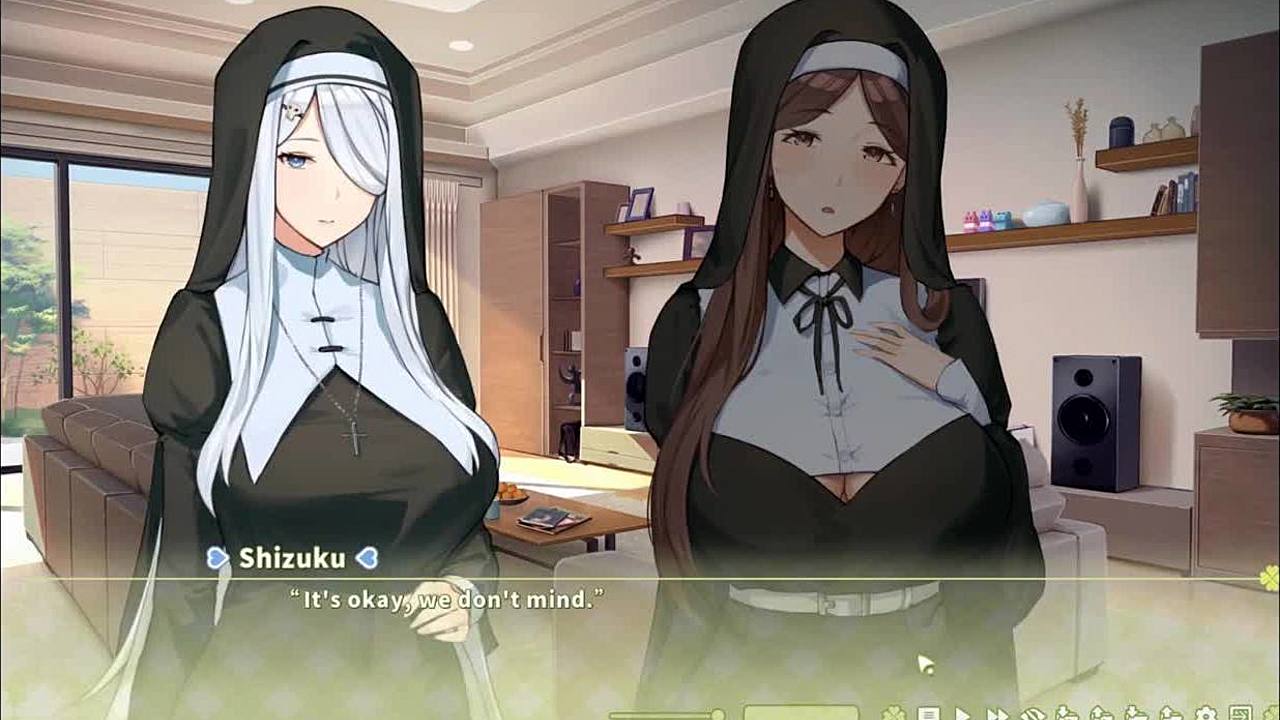Activate the fast-forward skip button
Screen dimensions: 1280x720
pyautogui.click(x=997, y=714)
